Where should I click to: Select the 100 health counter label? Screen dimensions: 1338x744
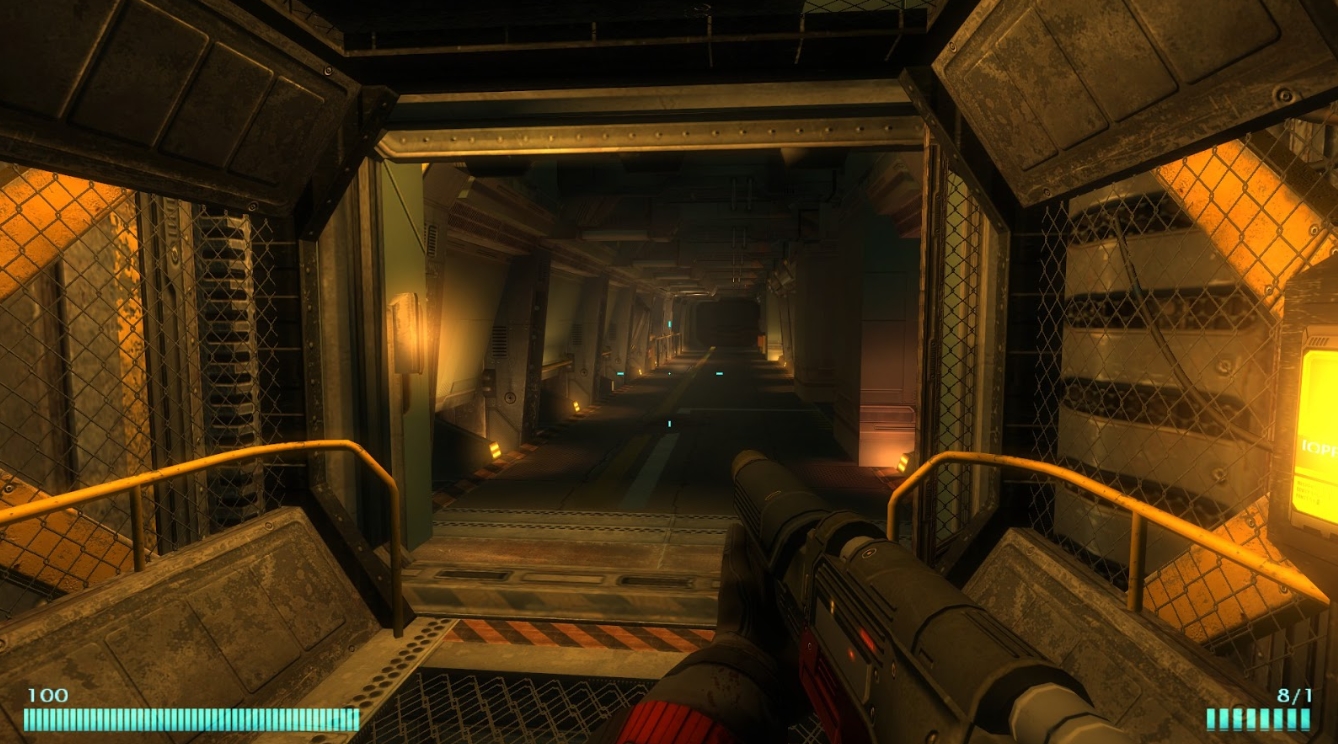point(47,692)
